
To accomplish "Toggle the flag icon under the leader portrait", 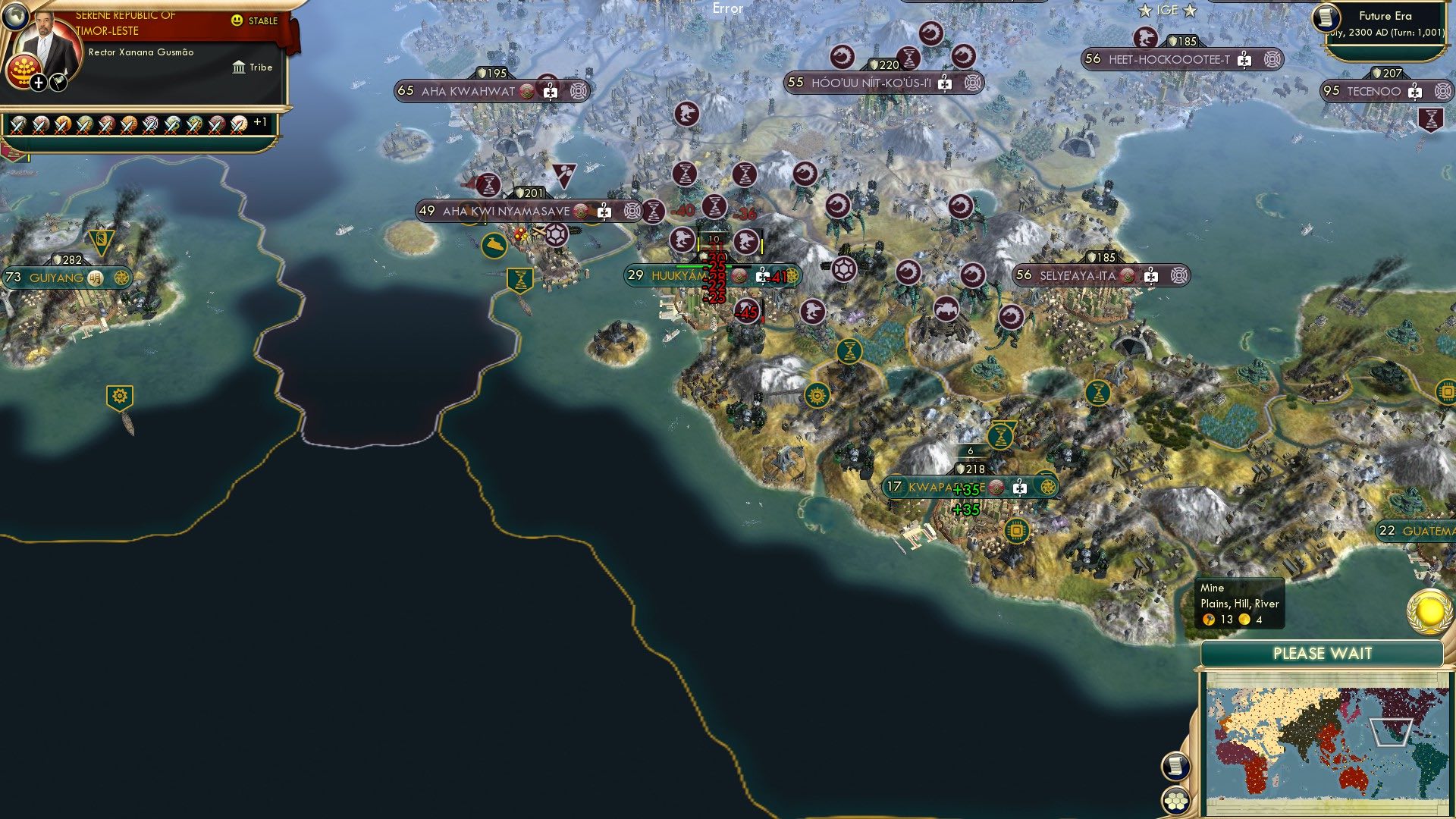I will [x=57, y=82].
